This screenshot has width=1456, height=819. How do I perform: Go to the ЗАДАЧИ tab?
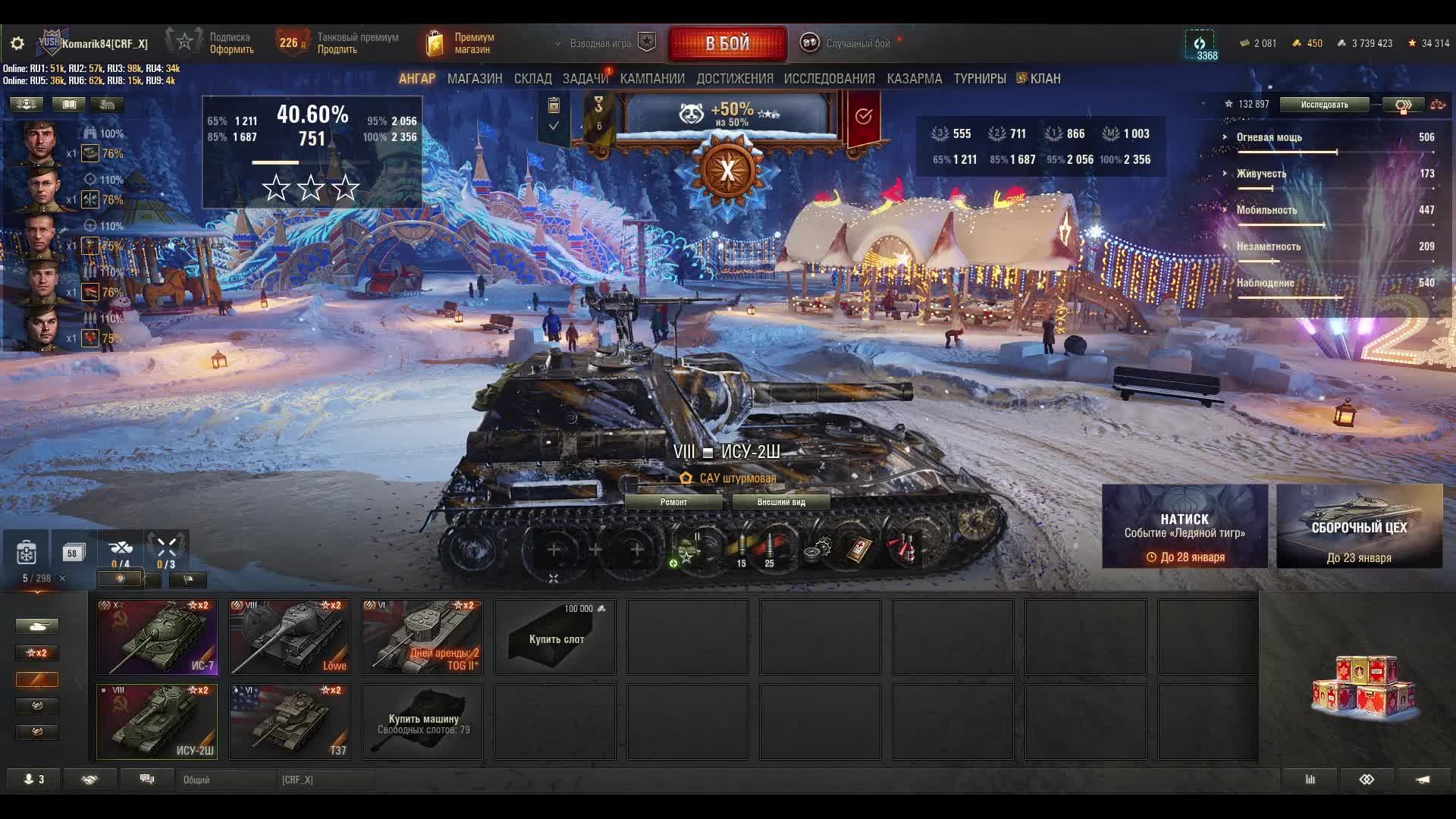point(585,79)
